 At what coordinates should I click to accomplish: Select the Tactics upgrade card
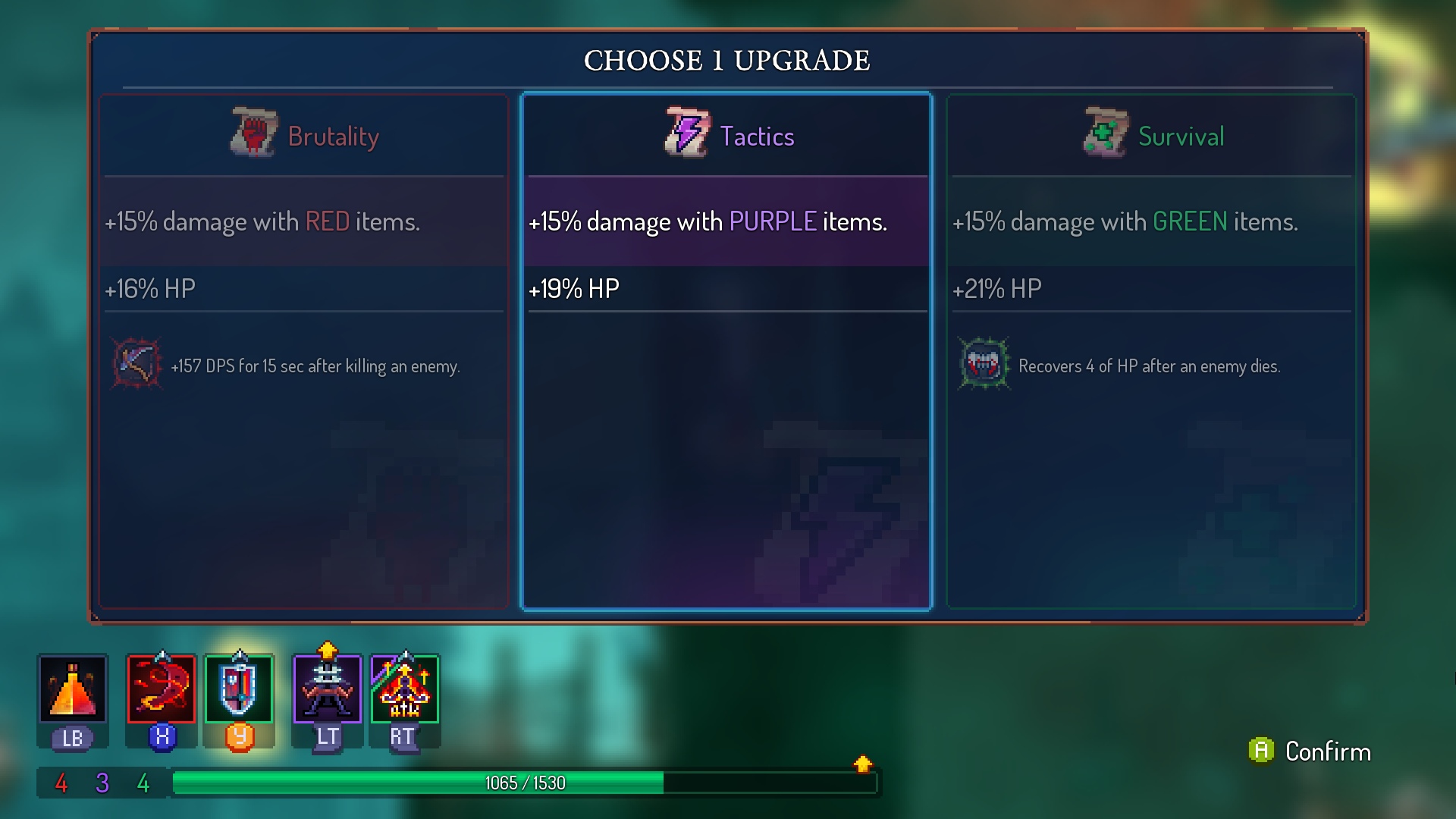(x=726, y=350)
